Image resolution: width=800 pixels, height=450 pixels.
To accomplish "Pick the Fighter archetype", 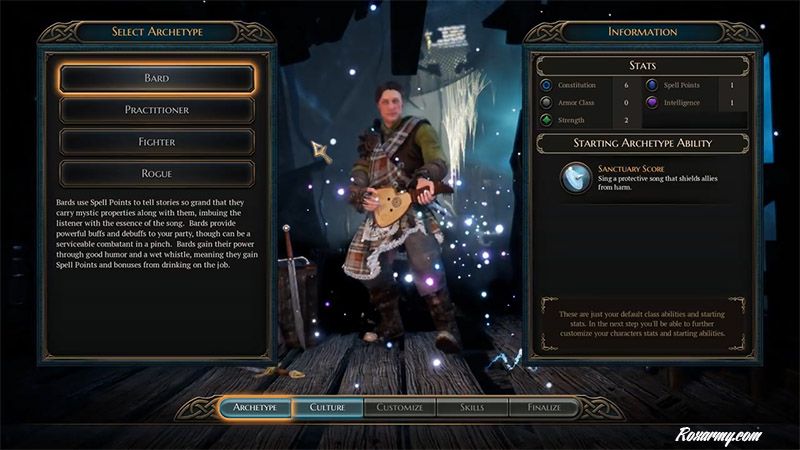I will [x=156, y=142].
